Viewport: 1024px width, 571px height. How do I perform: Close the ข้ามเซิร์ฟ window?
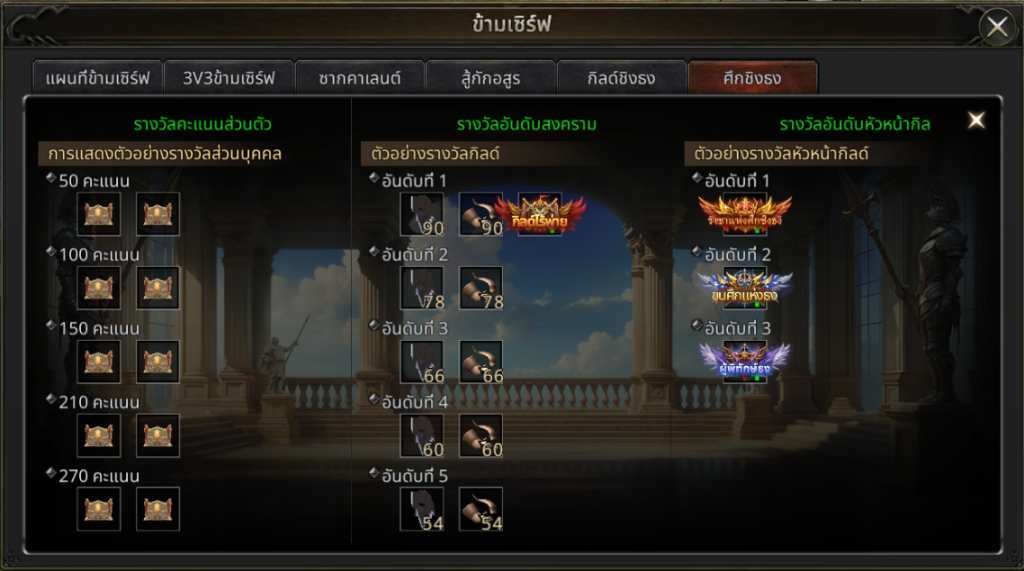[997, 27]
